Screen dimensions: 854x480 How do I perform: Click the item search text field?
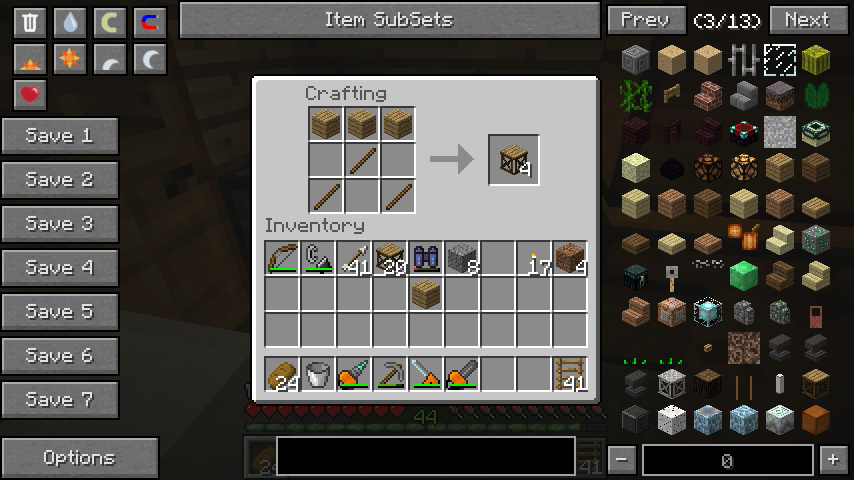(x=425, y=455)
